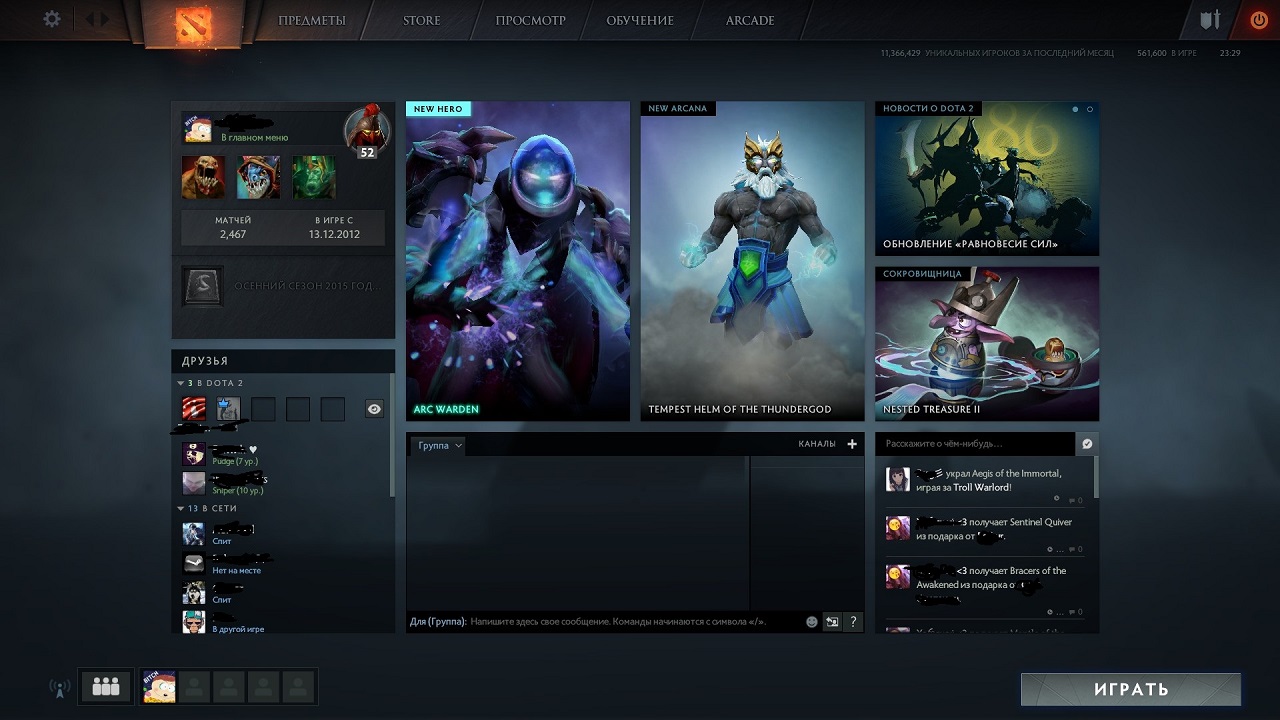1280x720 pixels.
Task: Open the Nested Treasure II card
Action: pyautogui.click(x=986, y=343)
